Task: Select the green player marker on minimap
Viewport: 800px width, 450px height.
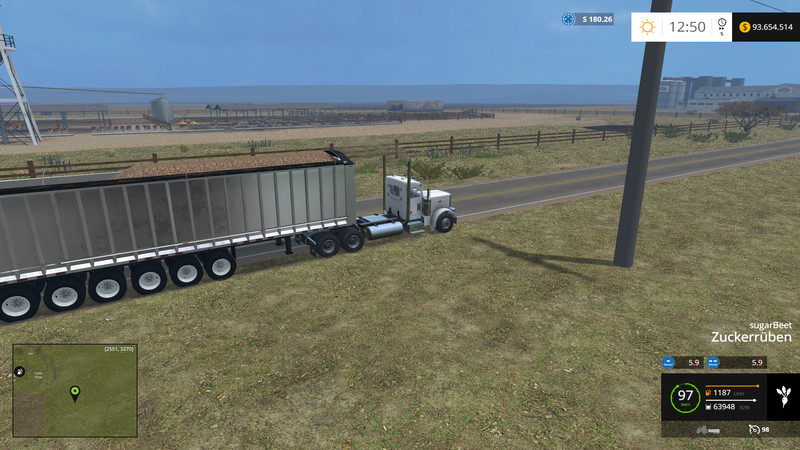Action: coord(74,393)
